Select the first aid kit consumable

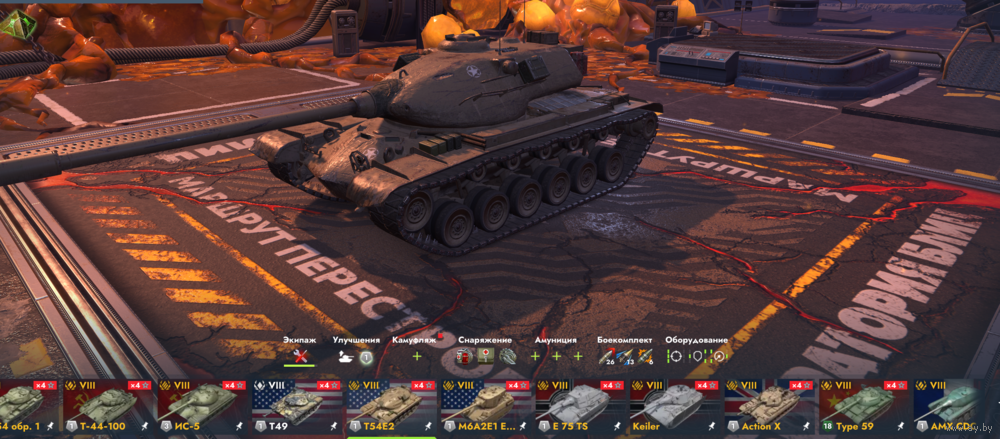click(x=486, y=355)
